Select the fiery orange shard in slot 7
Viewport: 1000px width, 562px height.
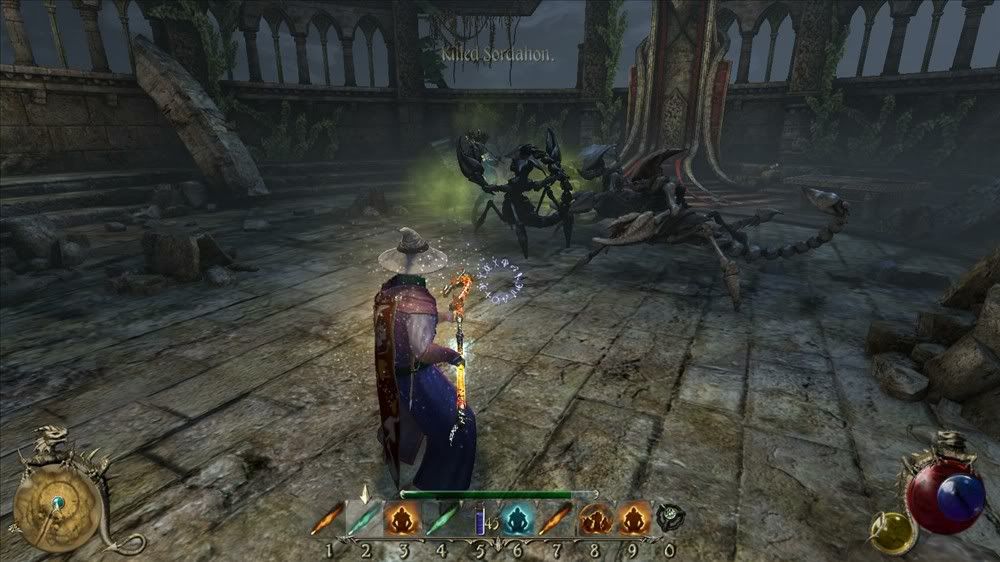555,519
